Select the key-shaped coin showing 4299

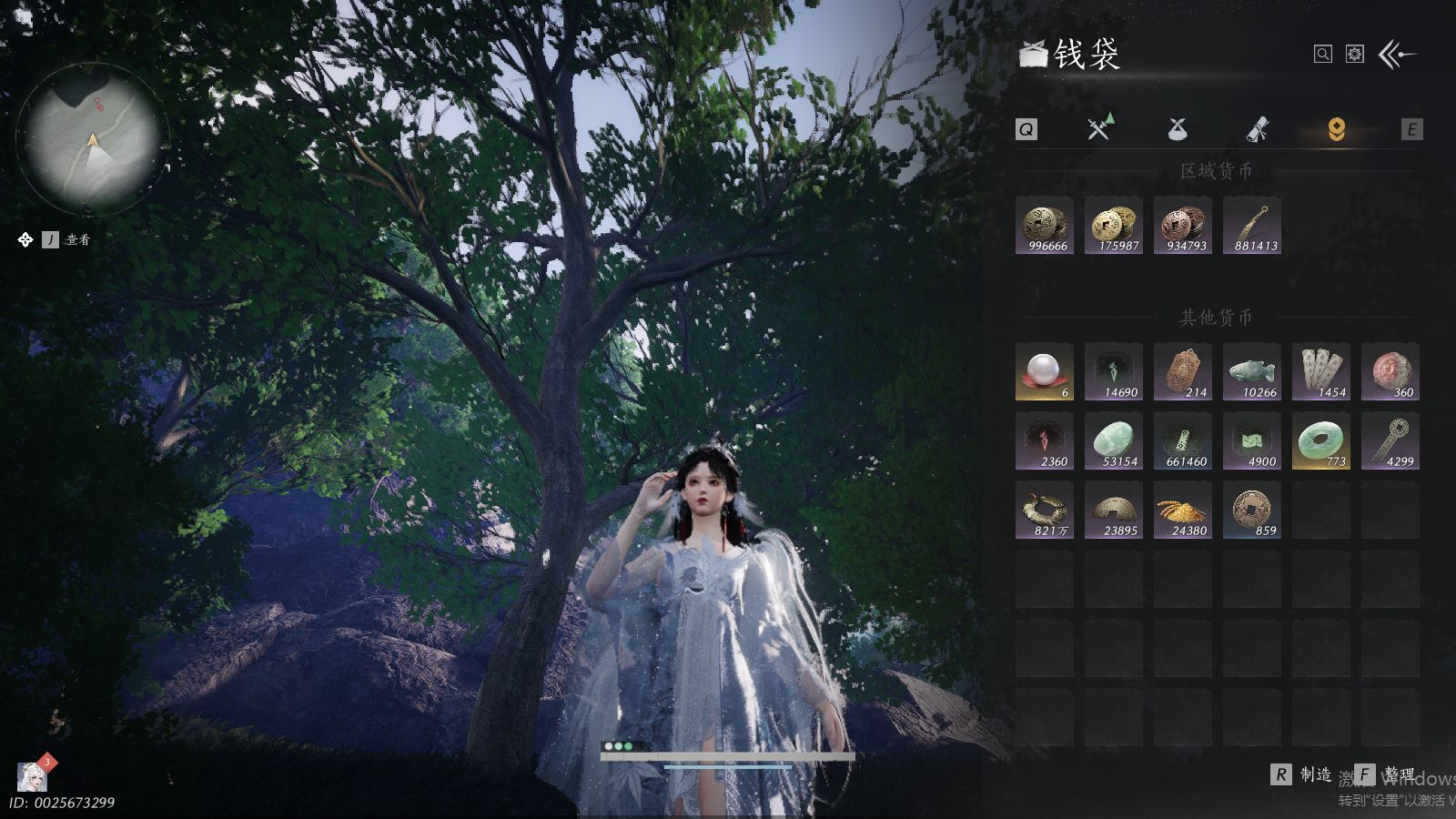tap(1390, 441)
